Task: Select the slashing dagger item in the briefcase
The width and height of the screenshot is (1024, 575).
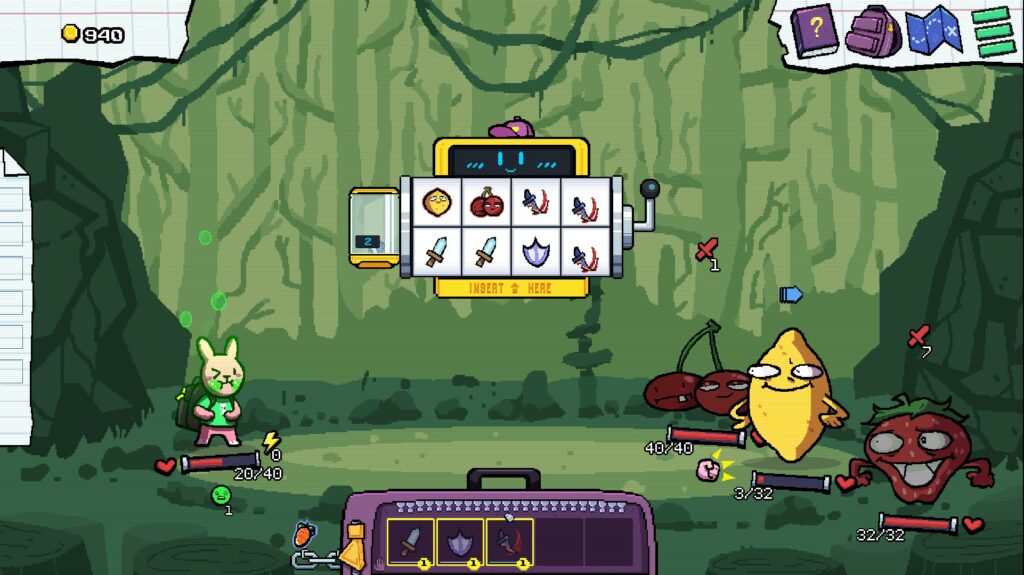Action: (508, 542)
